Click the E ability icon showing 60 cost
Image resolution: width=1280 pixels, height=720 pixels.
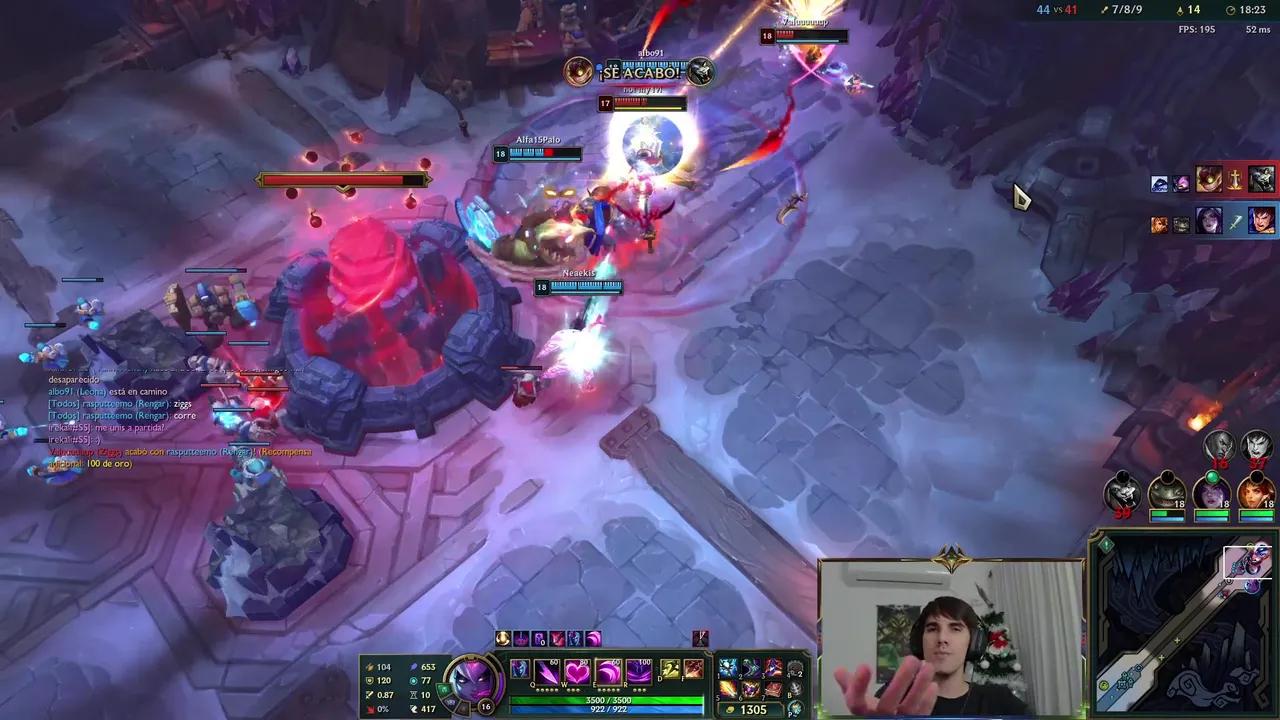coord(608,672)
